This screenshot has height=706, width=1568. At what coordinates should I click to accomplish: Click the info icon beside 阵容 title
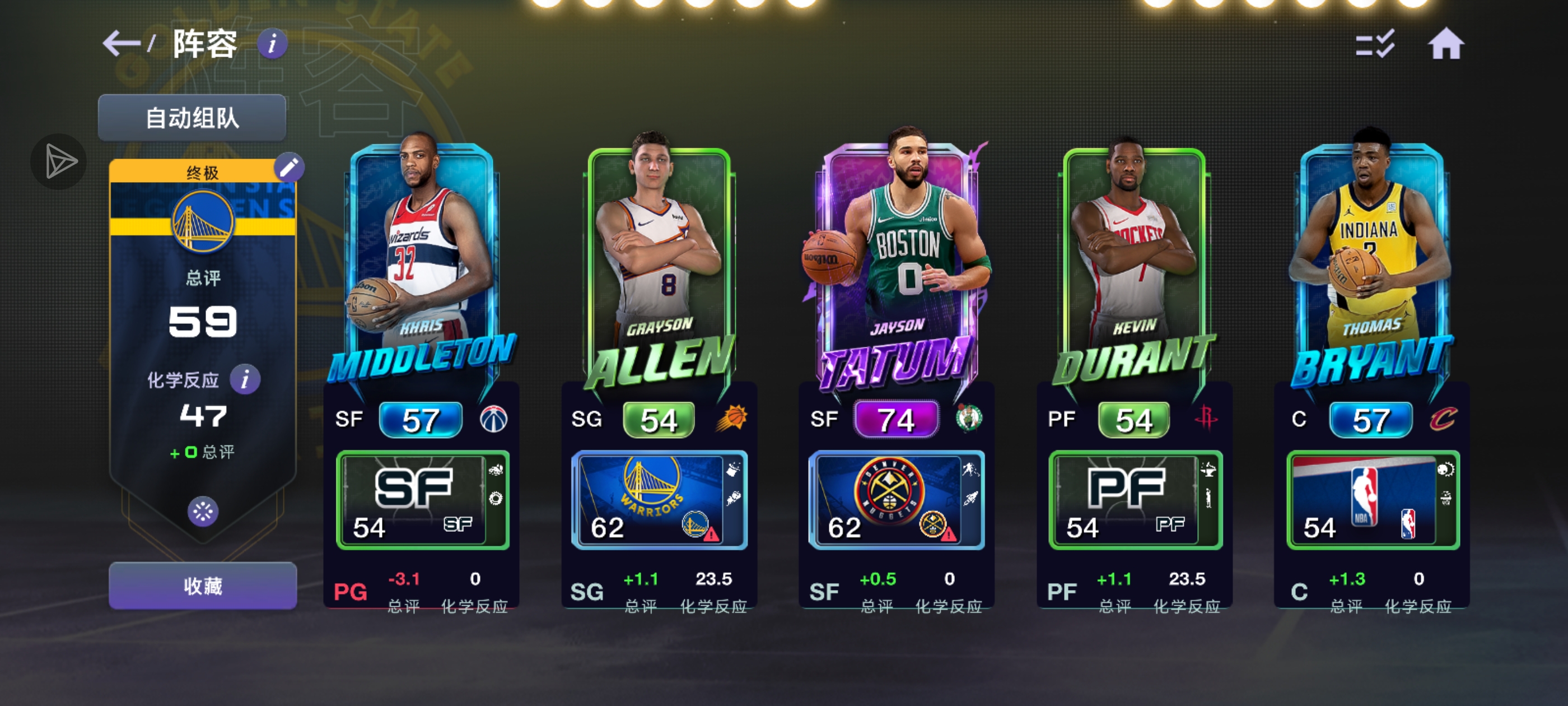point(272,45)
